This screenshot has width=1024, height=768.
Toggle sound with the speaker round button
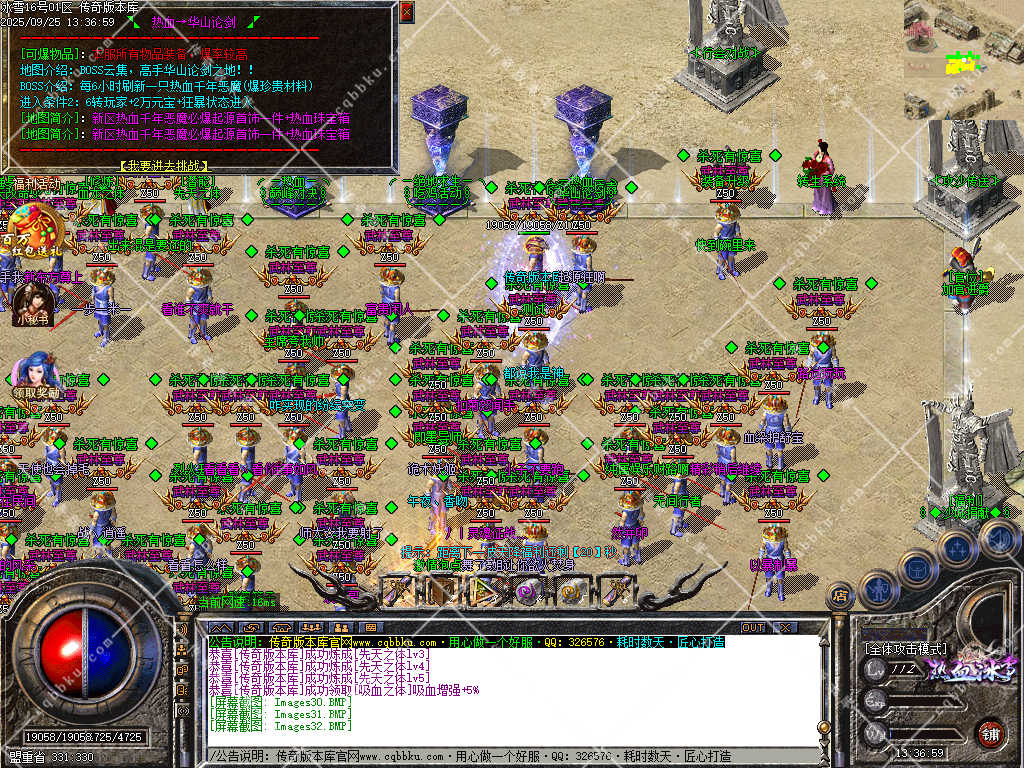[x=997, y=539]
